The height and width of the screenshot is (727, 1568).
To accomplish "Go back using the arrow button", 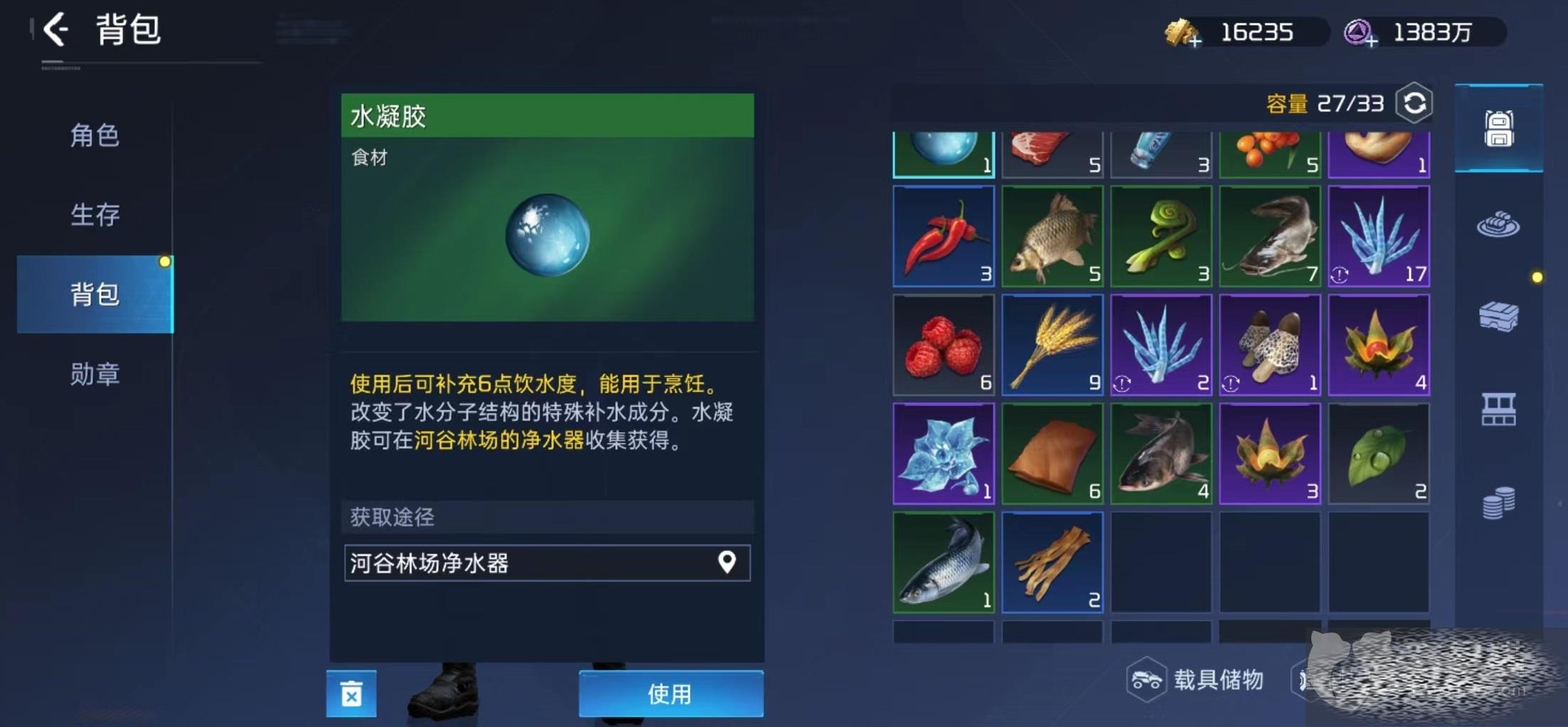I will 55,31.
